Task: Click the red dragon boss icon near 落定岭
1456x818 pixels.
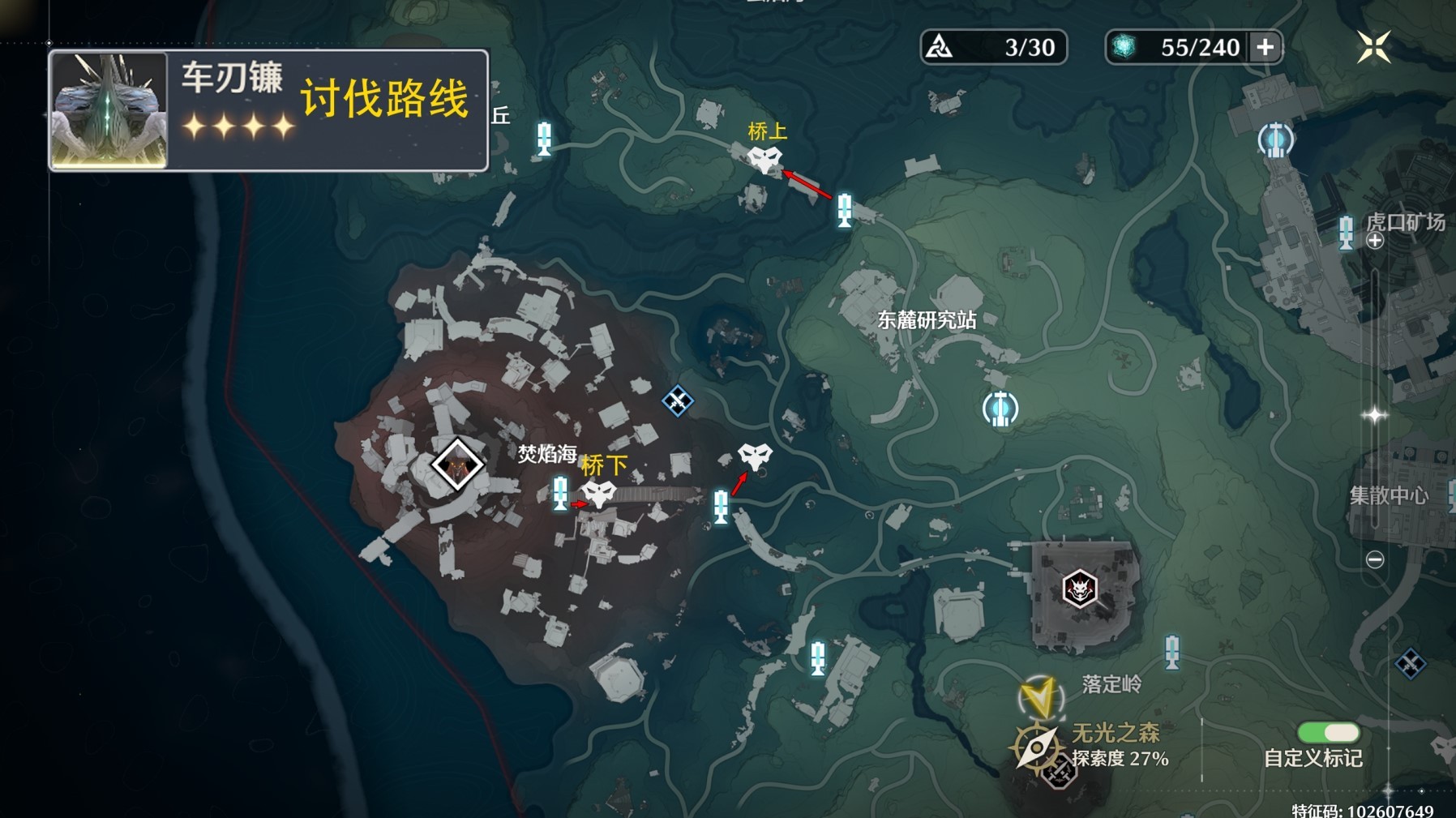Action: 1081,589
